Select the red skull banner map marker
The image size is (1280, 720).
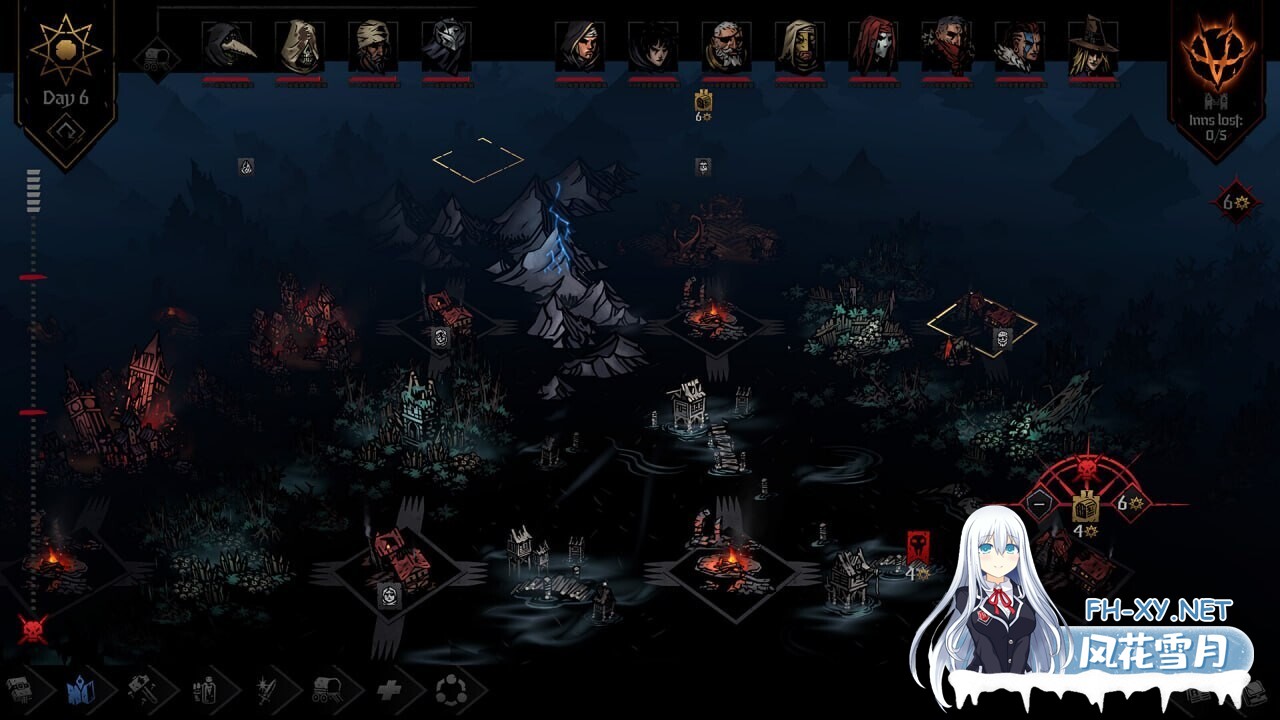click(918, 547)
